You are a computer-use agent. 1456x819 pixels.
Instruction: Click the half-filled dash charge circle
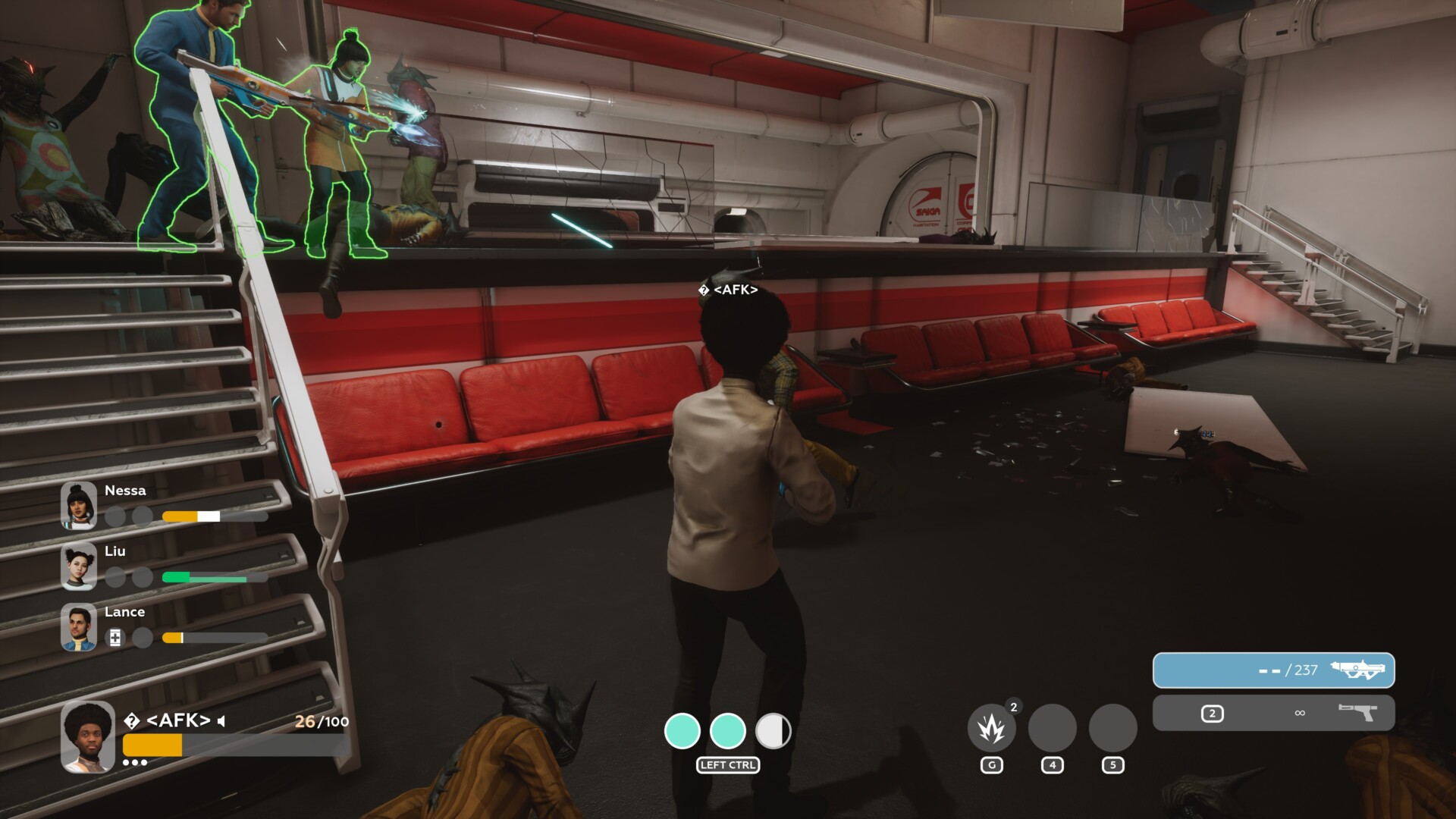coord(773,731)
